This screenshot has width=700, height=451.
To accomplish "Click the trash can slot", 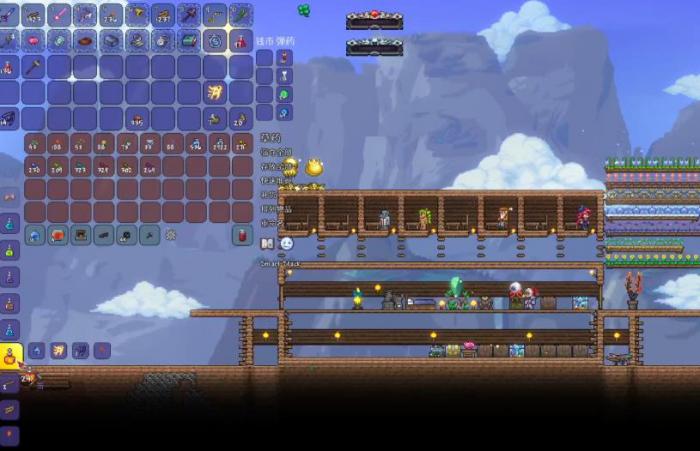I will [x=241, y=235].
